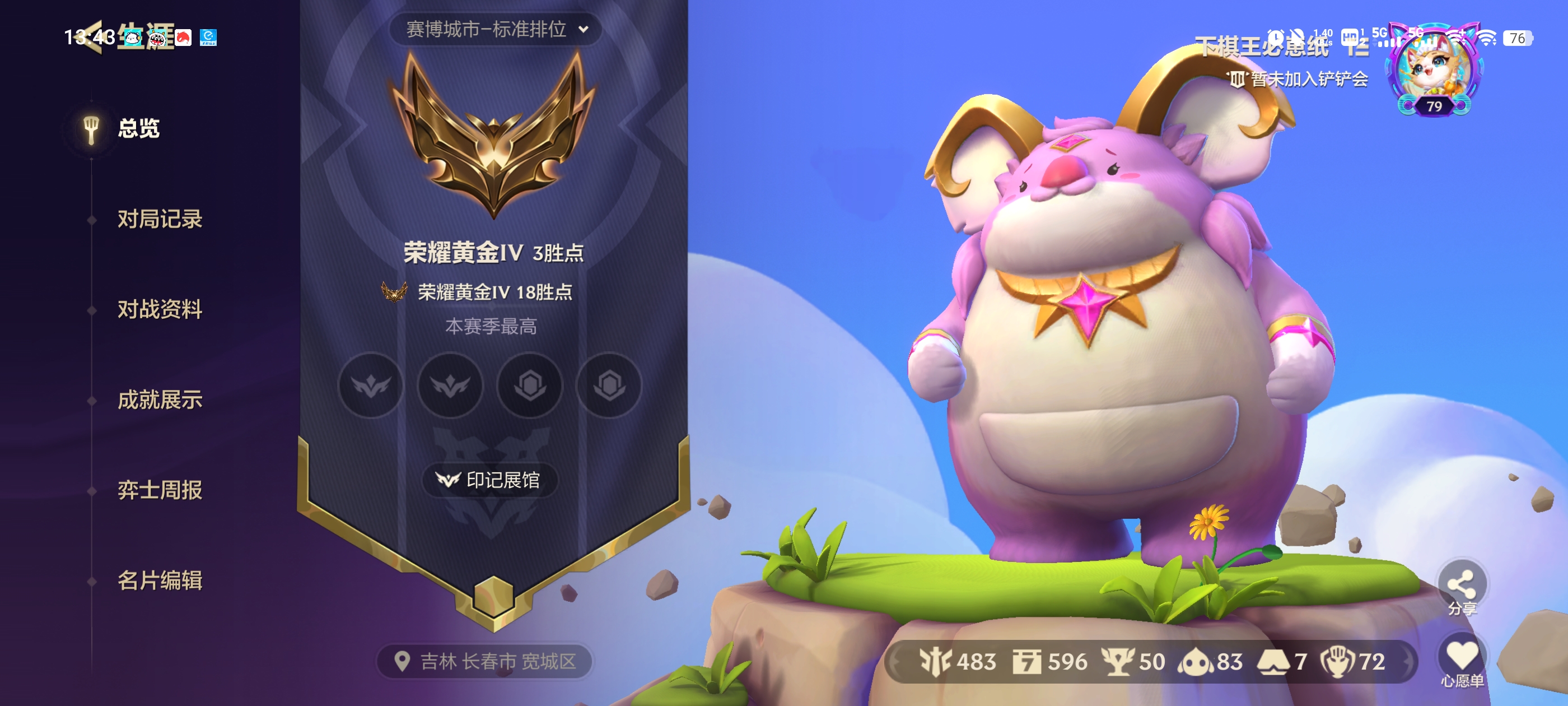
Task: Open the 印记展馆 emblem gallery
Action: [x=489, y=480]
